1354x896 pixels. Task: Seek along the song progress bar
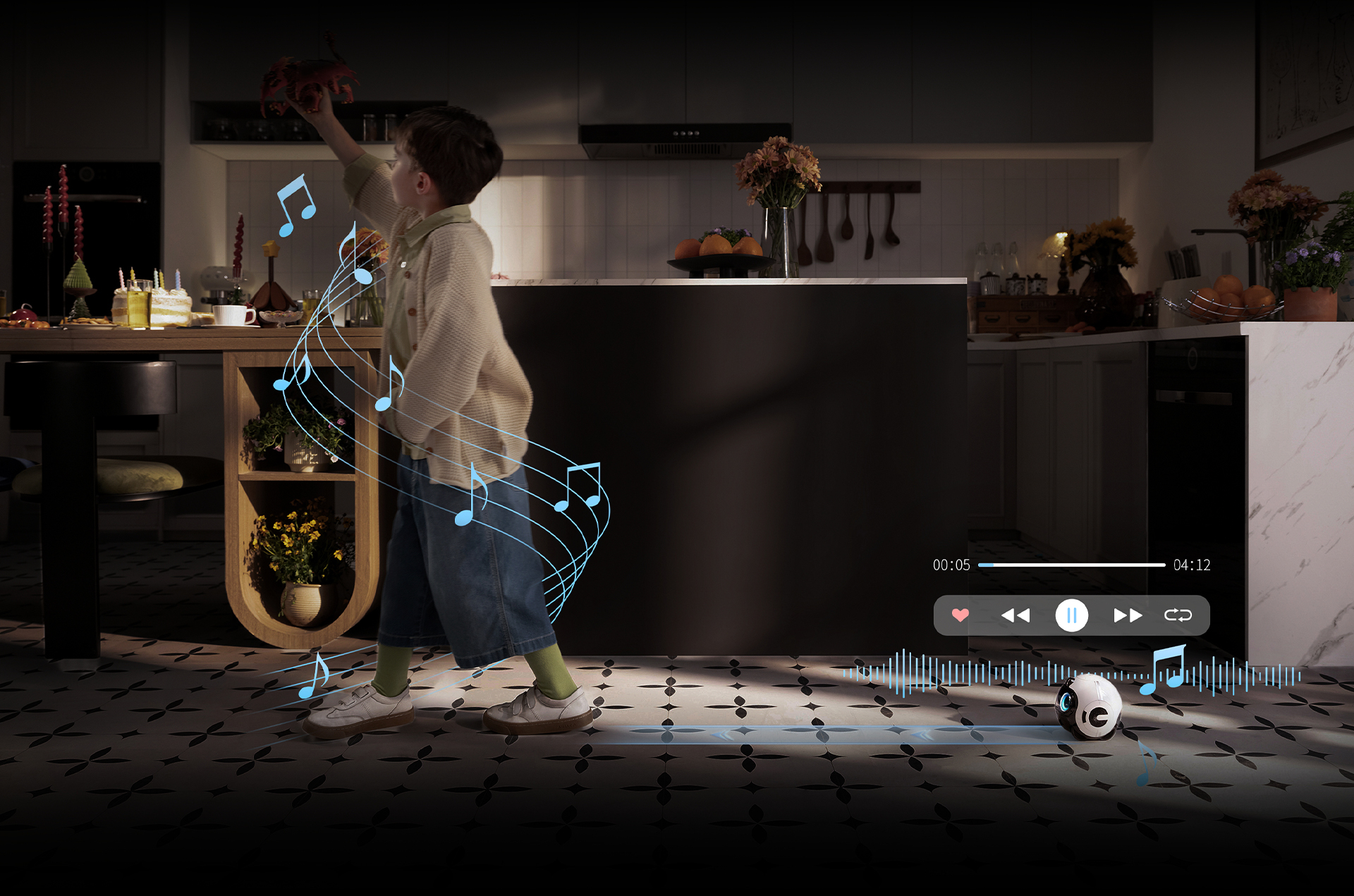[x=1071, y=565]
